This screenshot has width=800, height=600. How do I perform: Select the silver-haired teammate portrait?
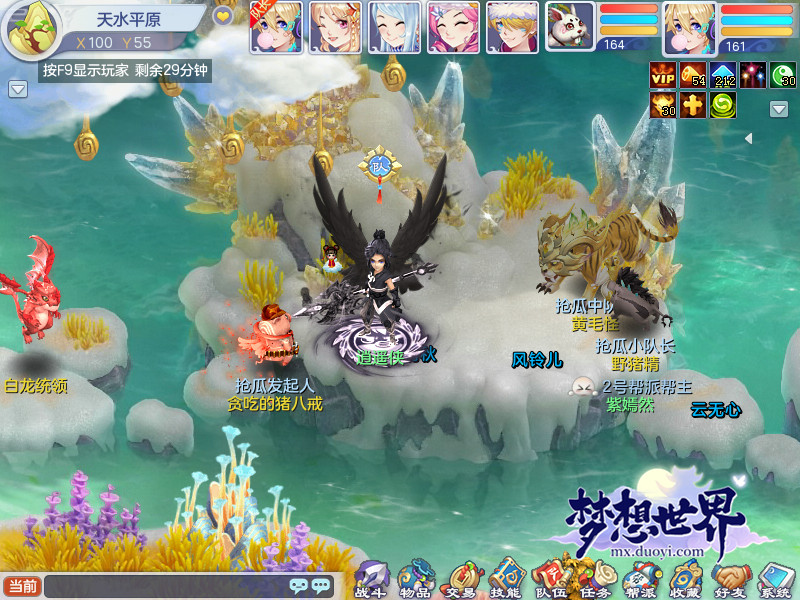(x=393, y=27)
